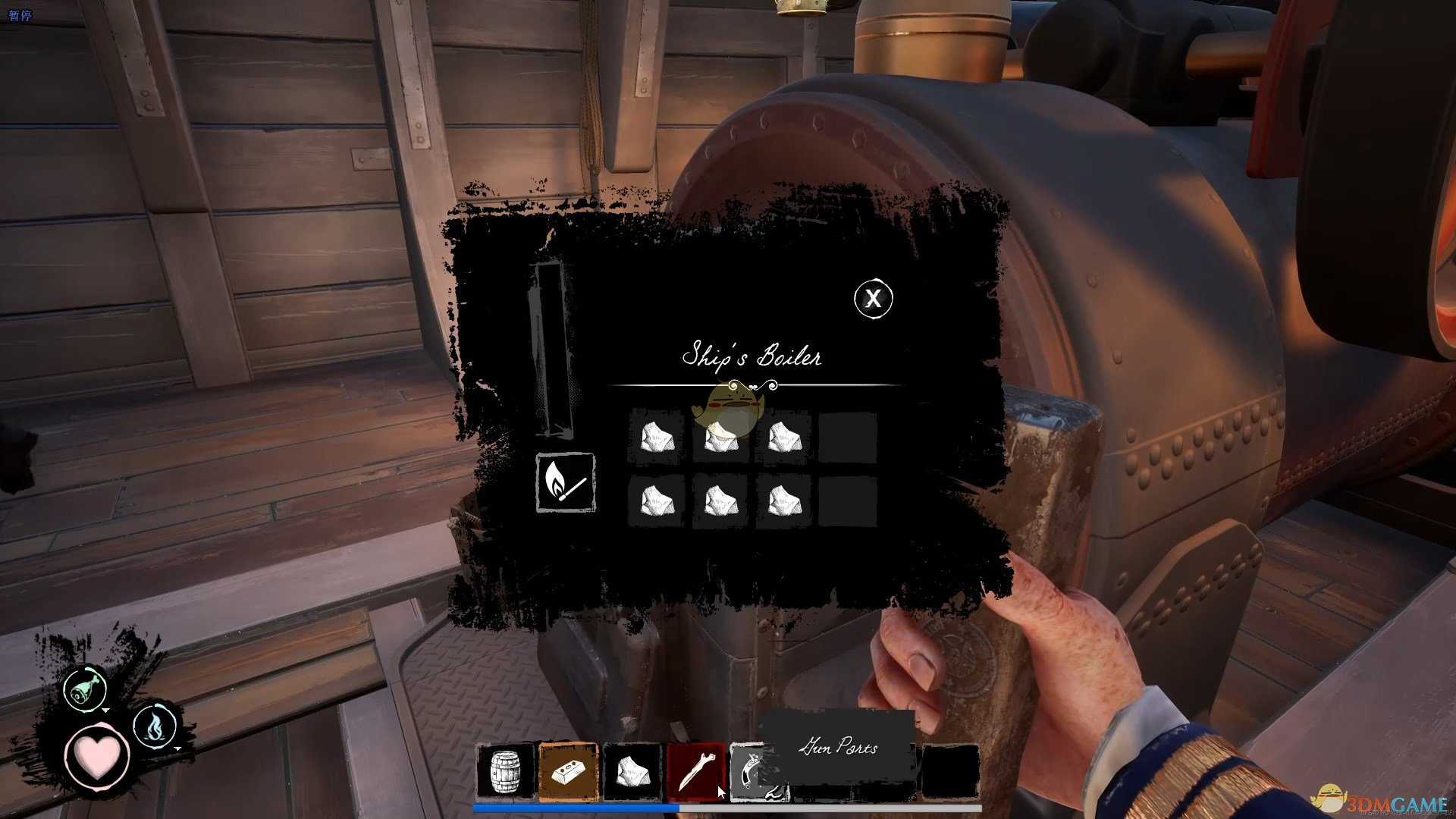Select the metal ingot hotbar slot
The image size is (1456, 819).
(x=569, y=772)
